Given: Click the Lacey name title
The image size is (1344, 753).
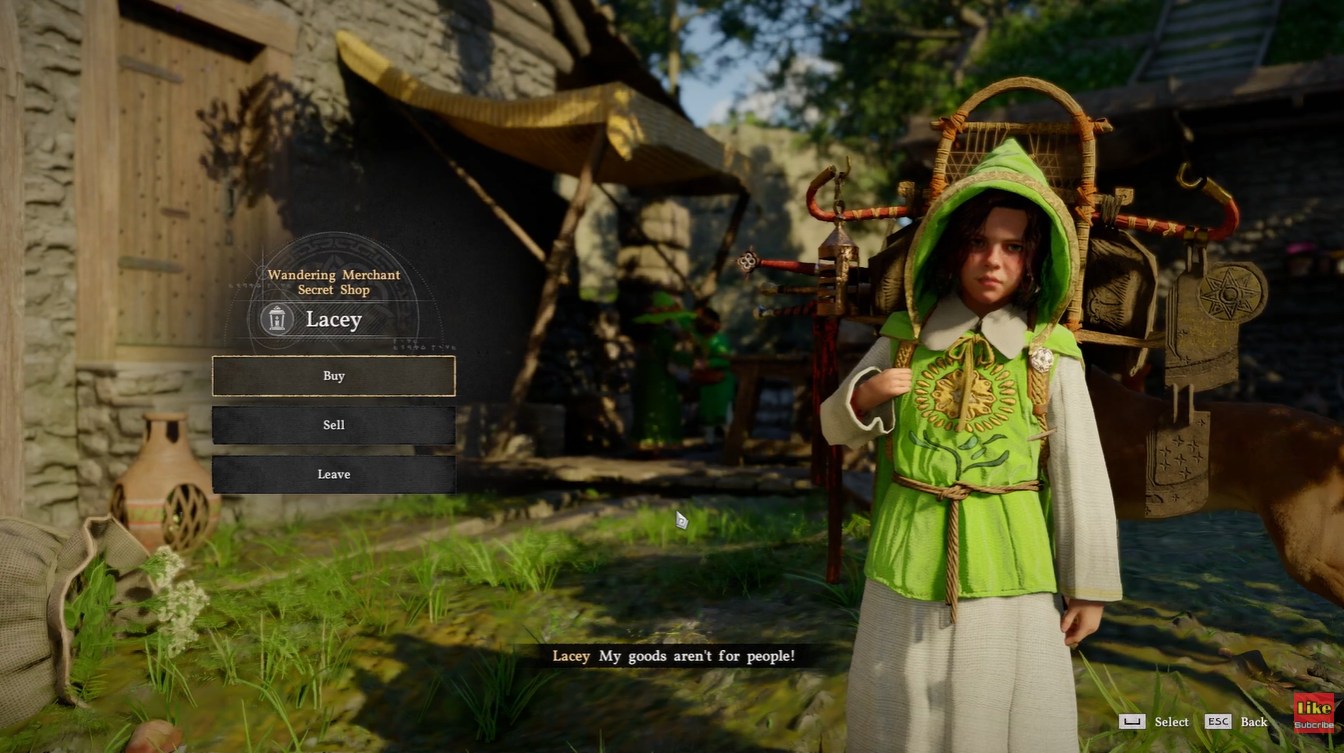Looking at the screenshot, I should coord(334,320).
